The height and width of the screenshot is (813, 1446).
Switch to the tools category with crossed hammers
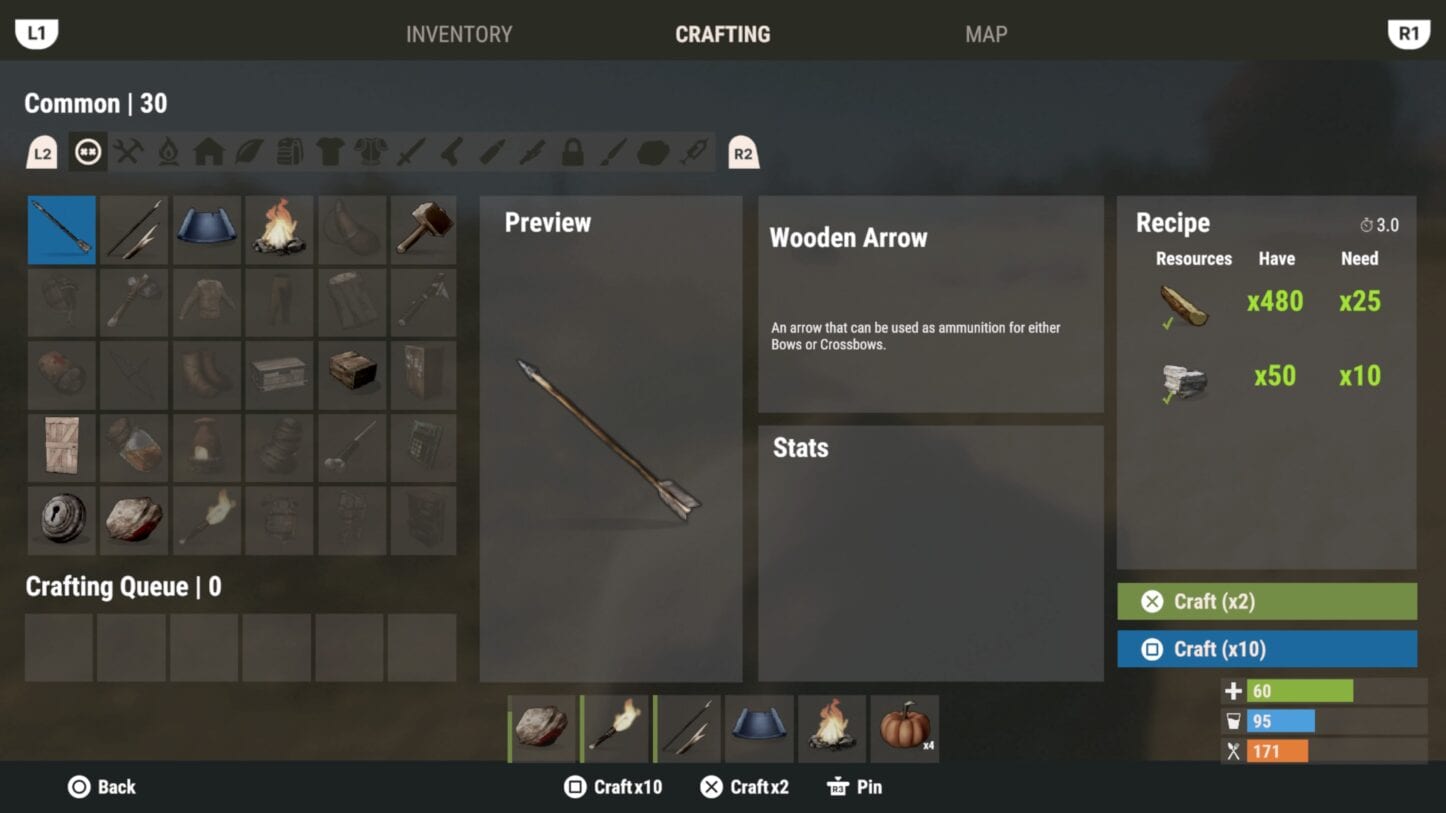pyautogui.click(x=128, y=152)
